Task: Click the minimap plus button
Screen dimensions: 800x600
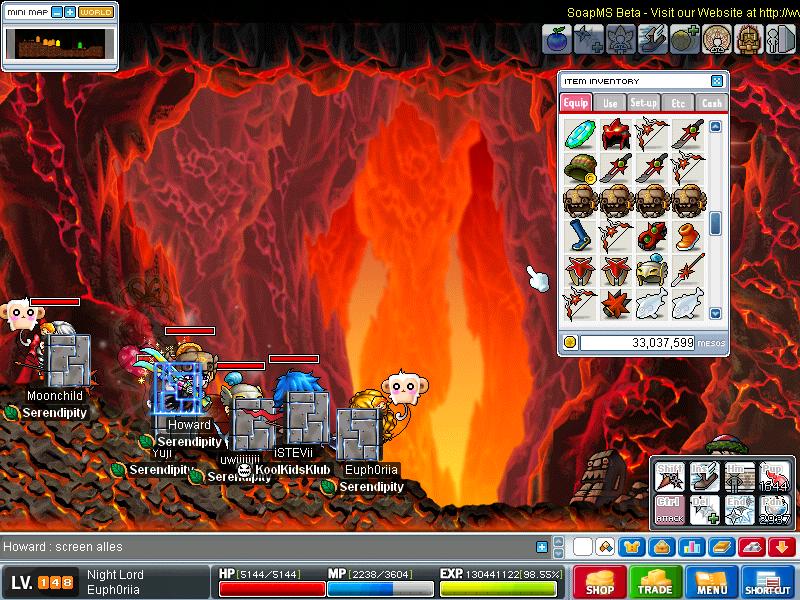Action: (x=70, y=12)
